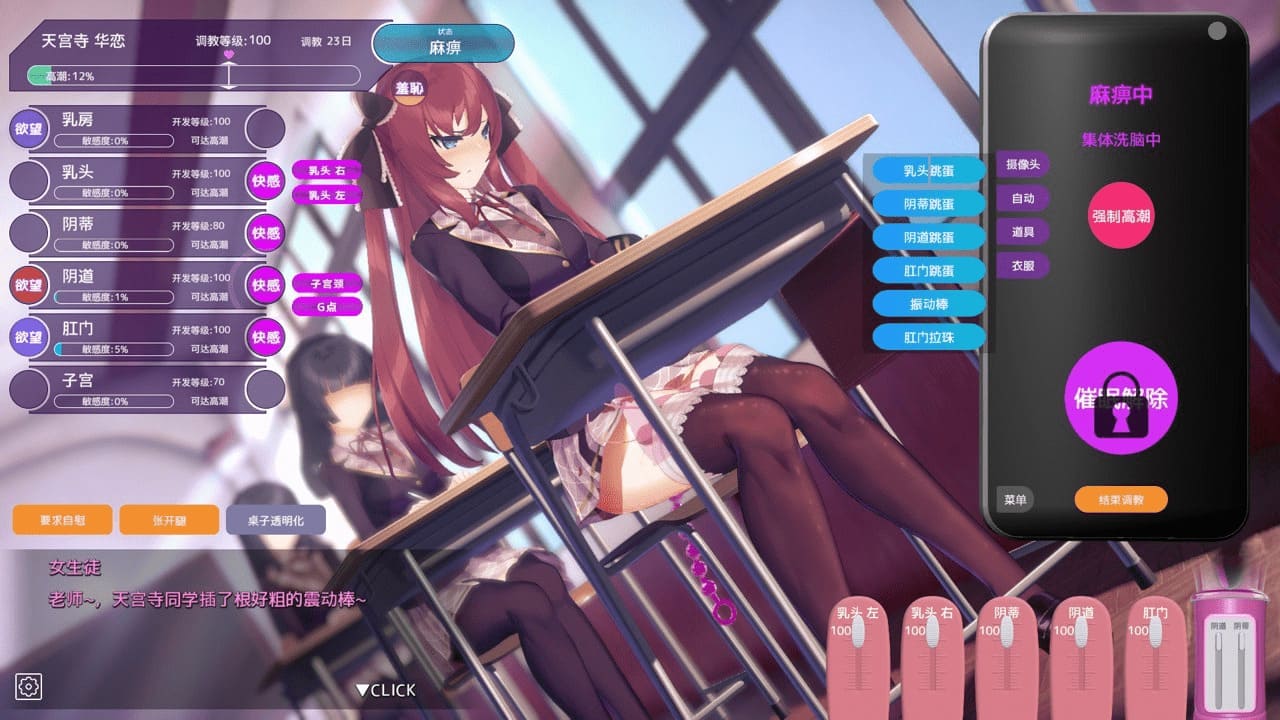
Task: Click the orange 结果调教 button
Action: point(1120,498)
